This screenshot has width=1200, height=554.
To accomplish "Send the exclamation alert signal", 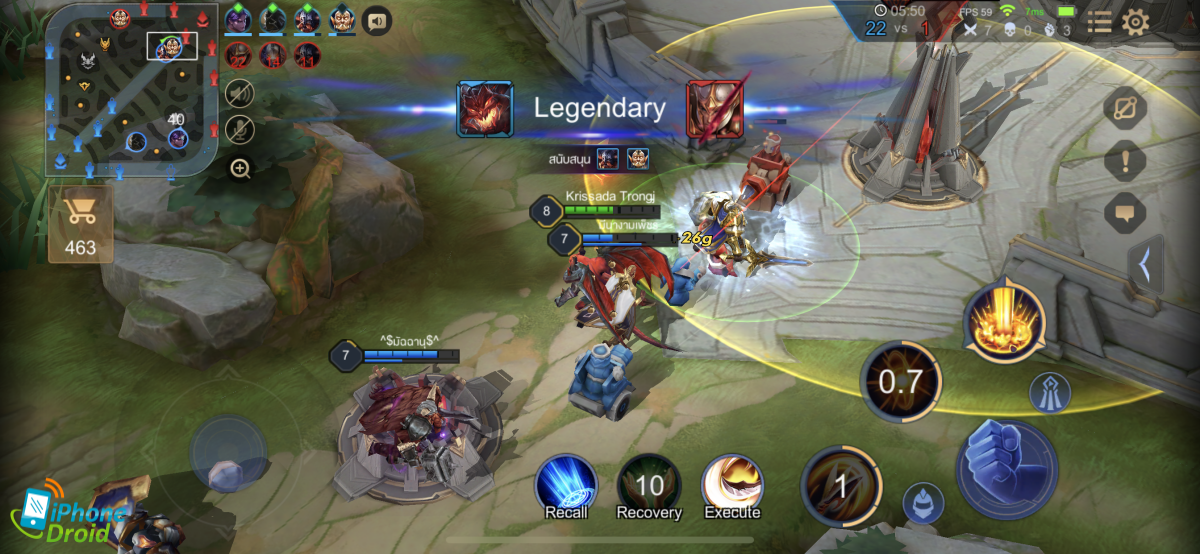I will click(1125, 160).
